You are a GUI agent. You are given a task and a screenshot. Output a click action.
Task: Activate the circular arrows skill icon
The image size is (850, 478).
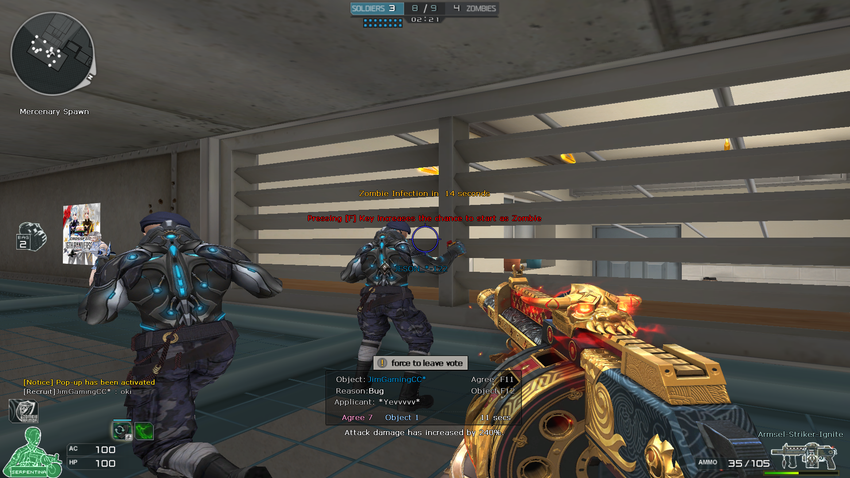tap(122, 430)
